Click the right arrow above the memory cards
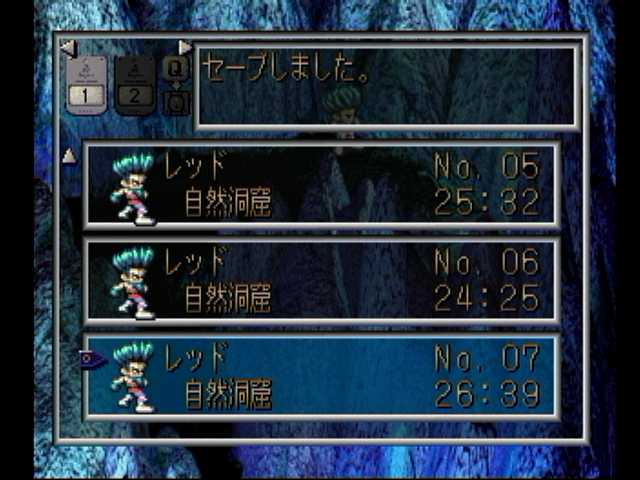This screenshot has width=640, height=480. pyautogui.click(x=185, y=47)
